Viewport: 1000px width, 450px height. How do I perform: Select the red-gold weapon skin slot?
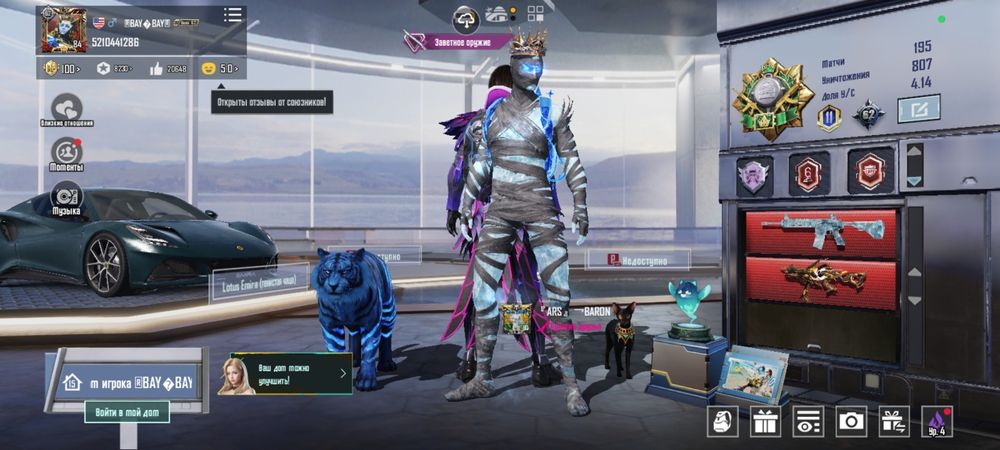[x=821, y=282]
